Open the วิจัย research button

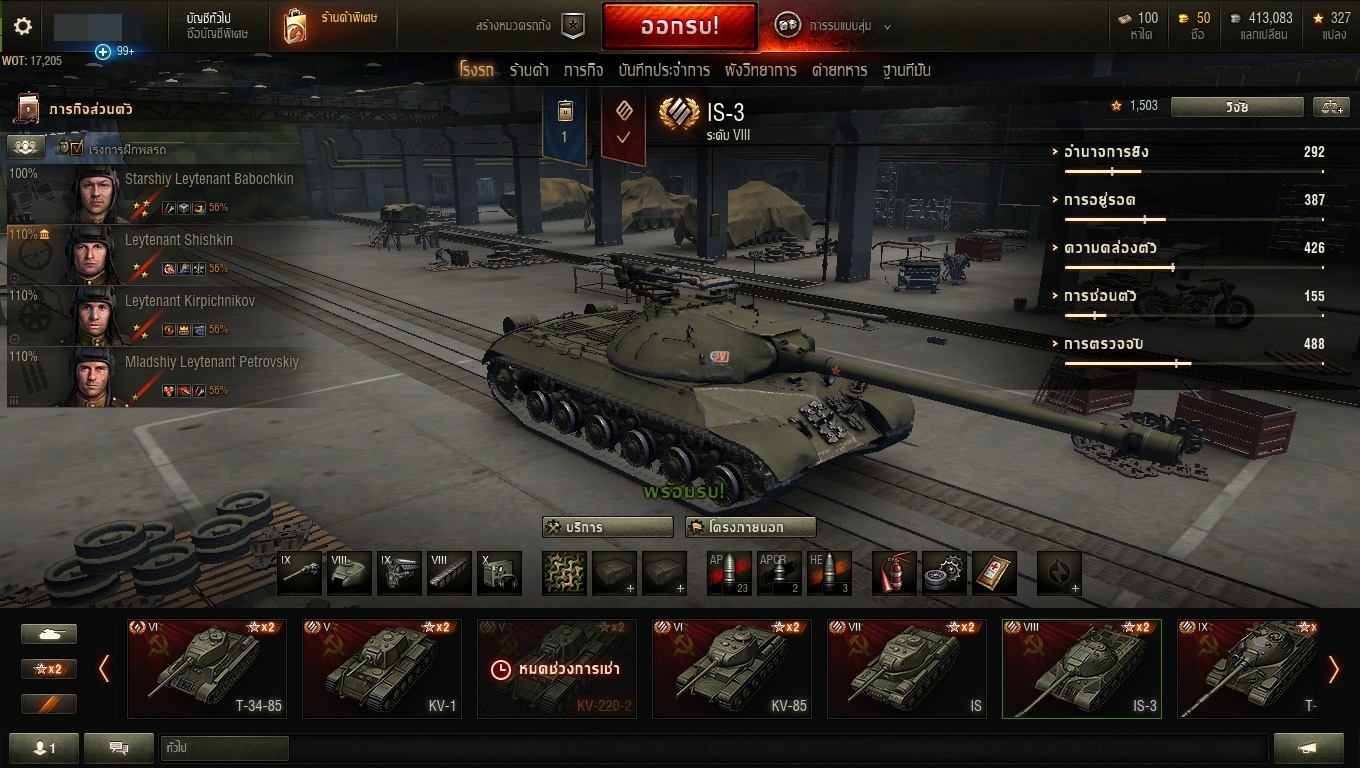point(1237,107)
